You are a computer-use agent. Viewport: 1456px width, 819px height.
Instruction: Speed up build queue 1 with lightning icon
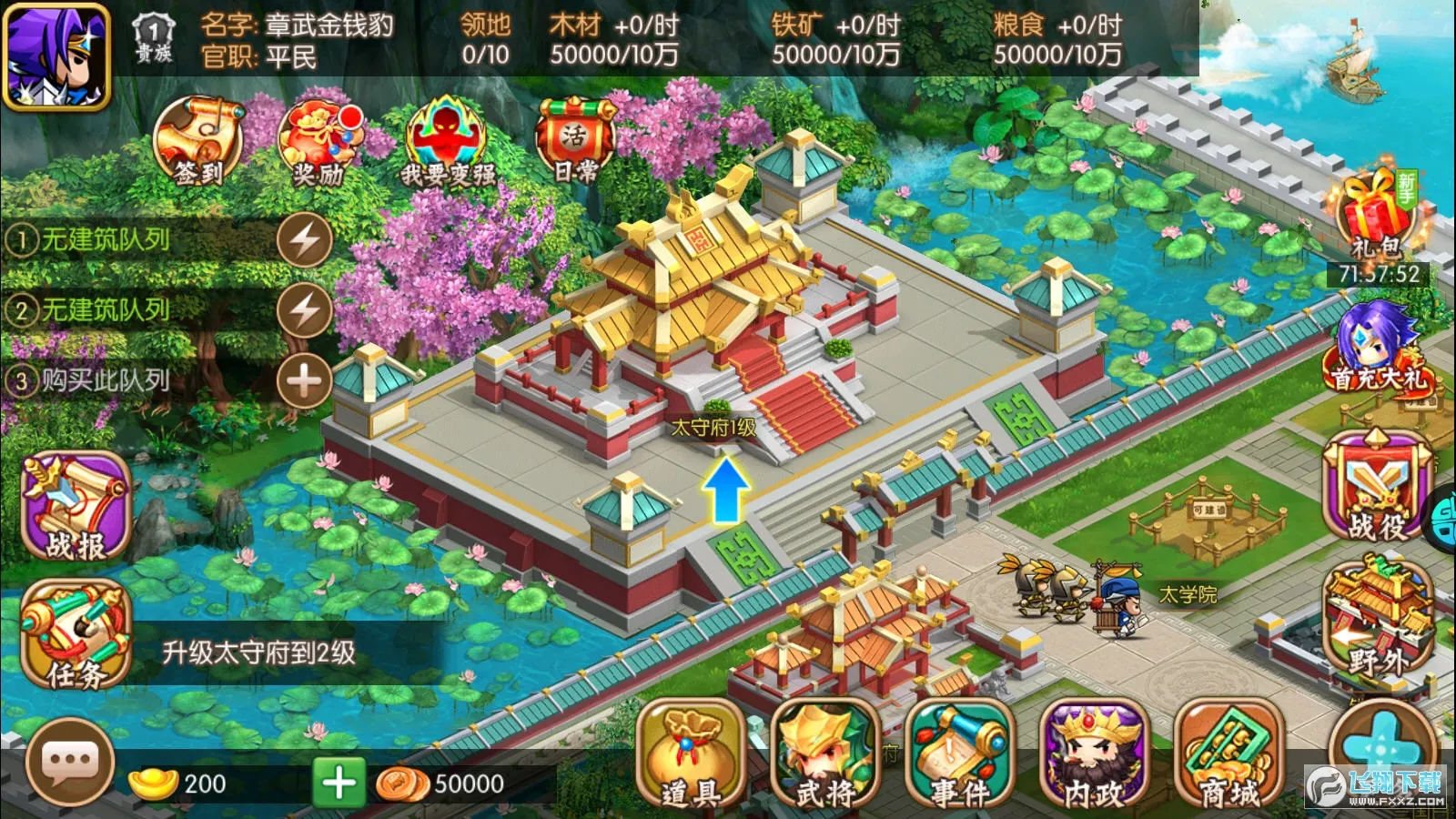(303, 238)
